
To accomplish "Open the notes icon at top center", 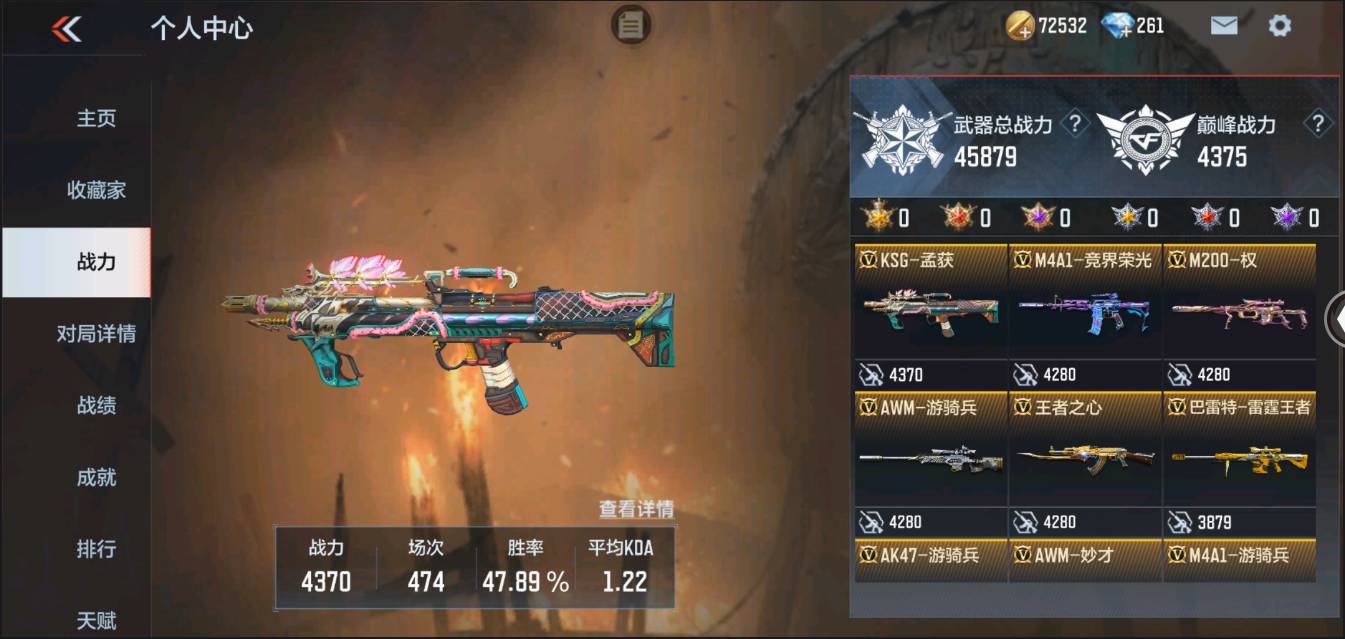I will click(630, 25).
